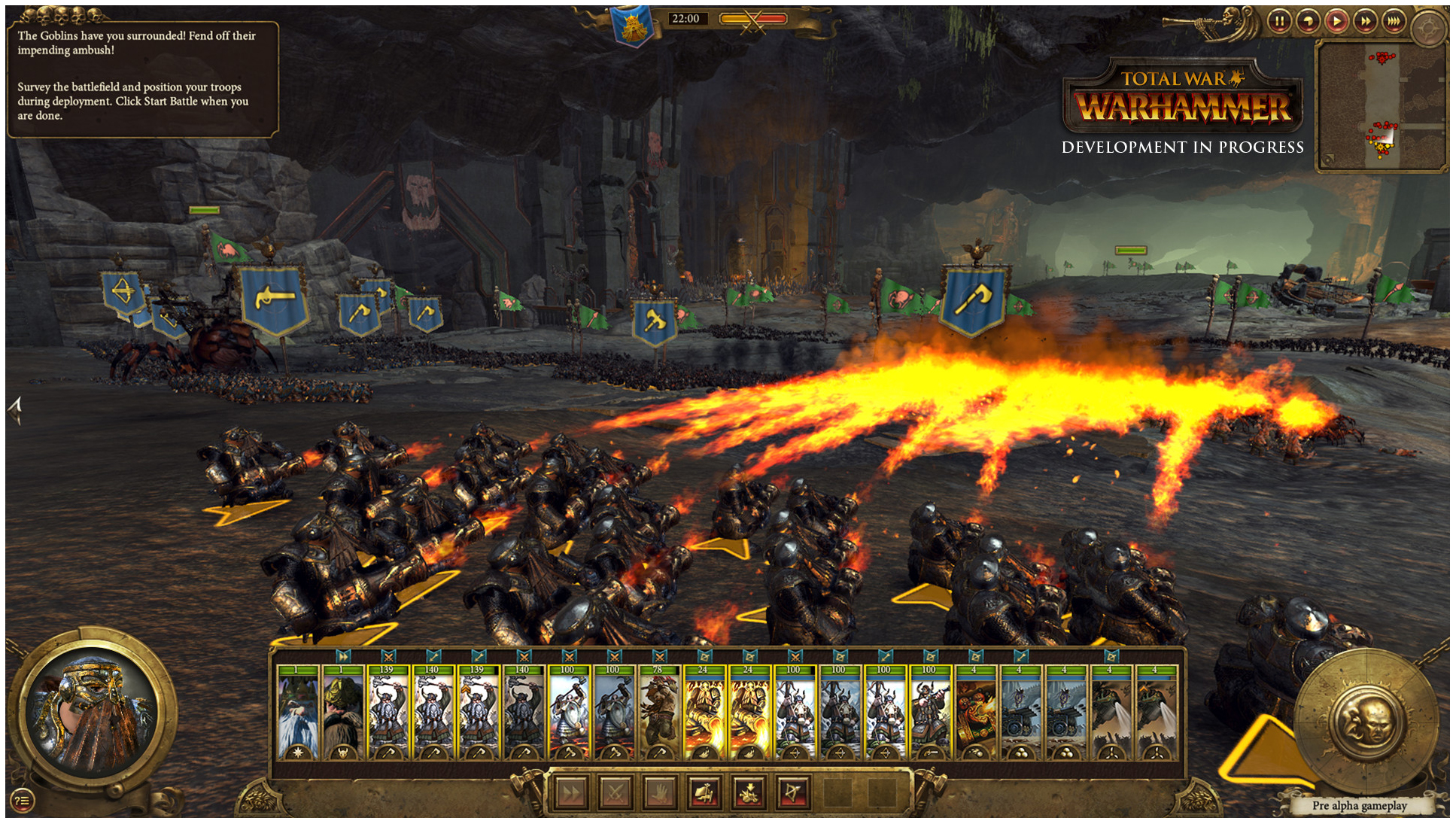
Task: Switch to quadruple fast-forward speed
Action: 1394,21
